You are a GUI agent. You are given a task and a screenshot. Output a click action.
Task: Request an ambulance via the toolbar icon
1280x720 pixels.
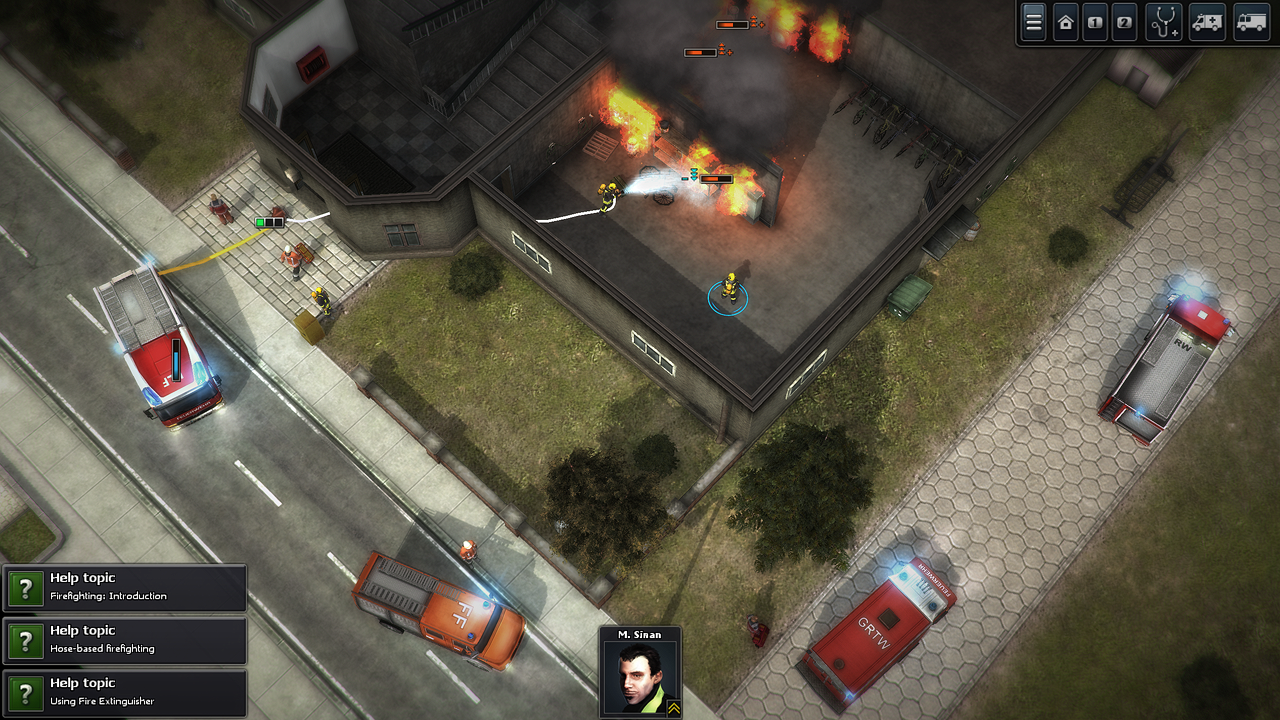[1207, 21]
